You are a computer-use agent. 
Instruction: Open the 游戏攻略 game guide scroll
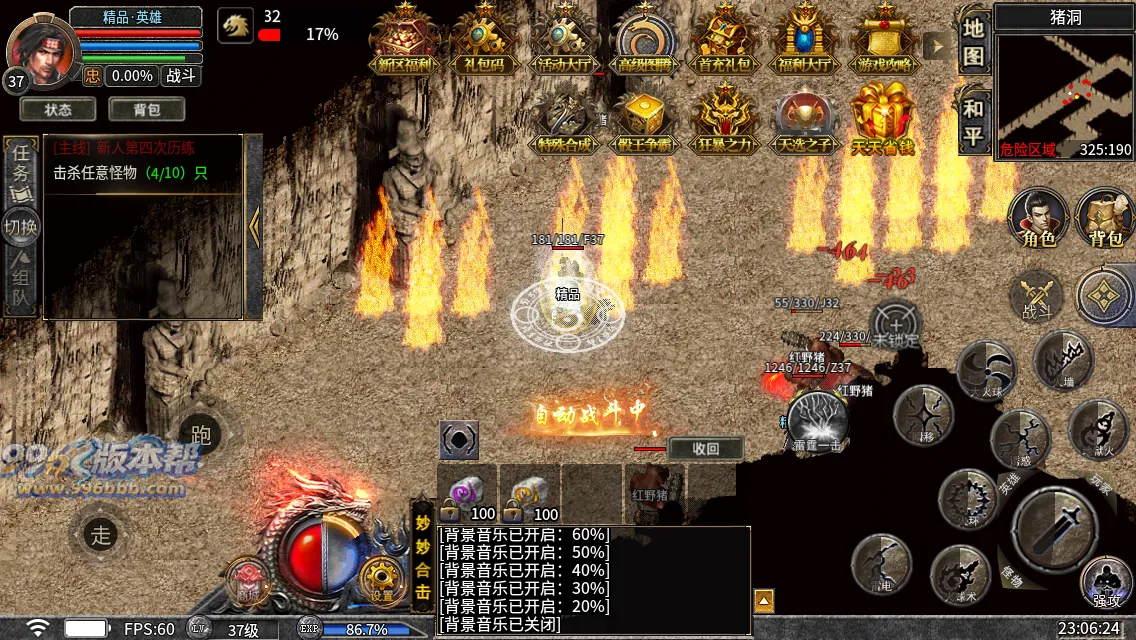tap(884, 41)
